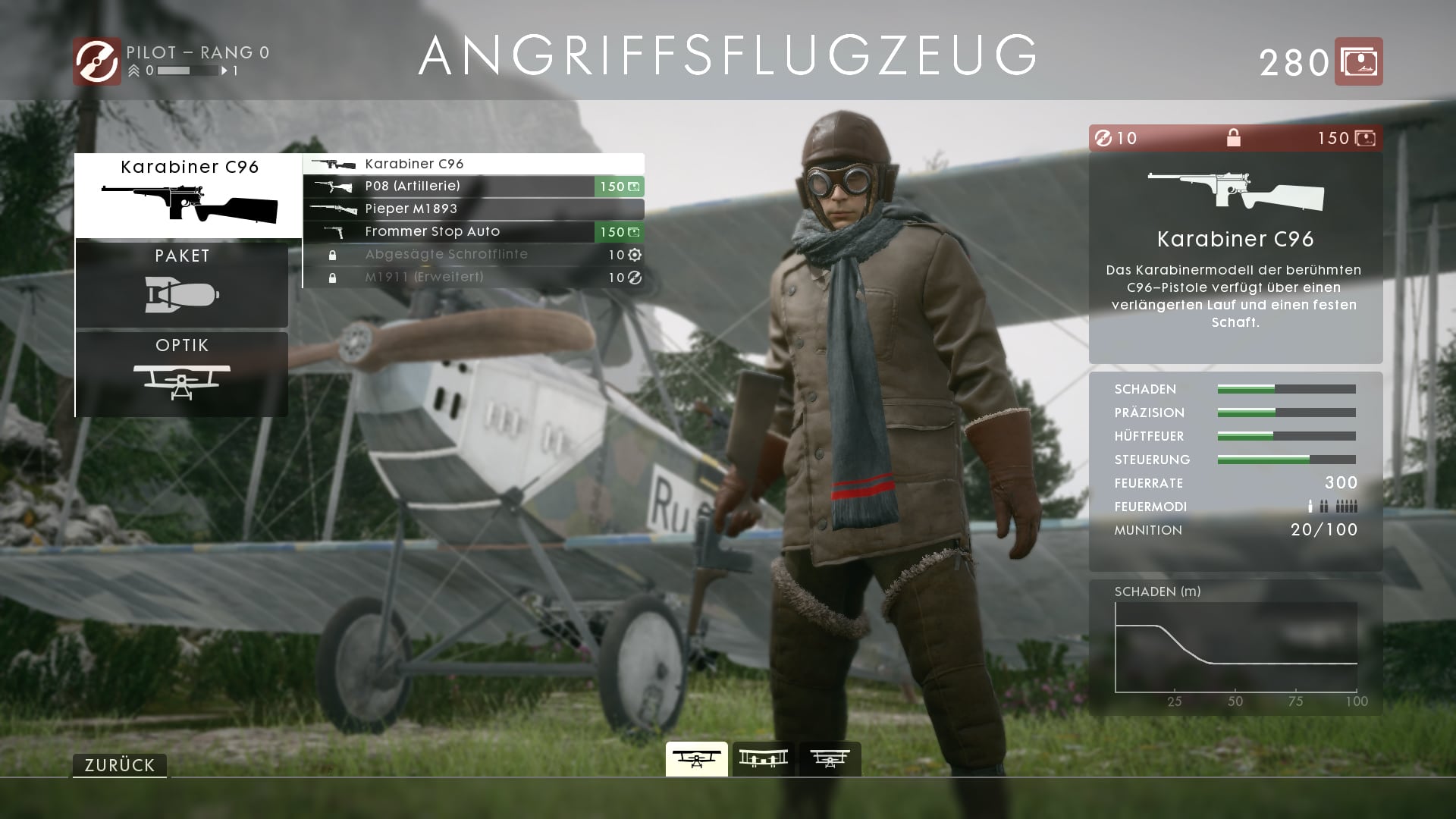Open the war bonds currency icon
The height and width of the screenshot is (819, 1456).
(1358, 61)
